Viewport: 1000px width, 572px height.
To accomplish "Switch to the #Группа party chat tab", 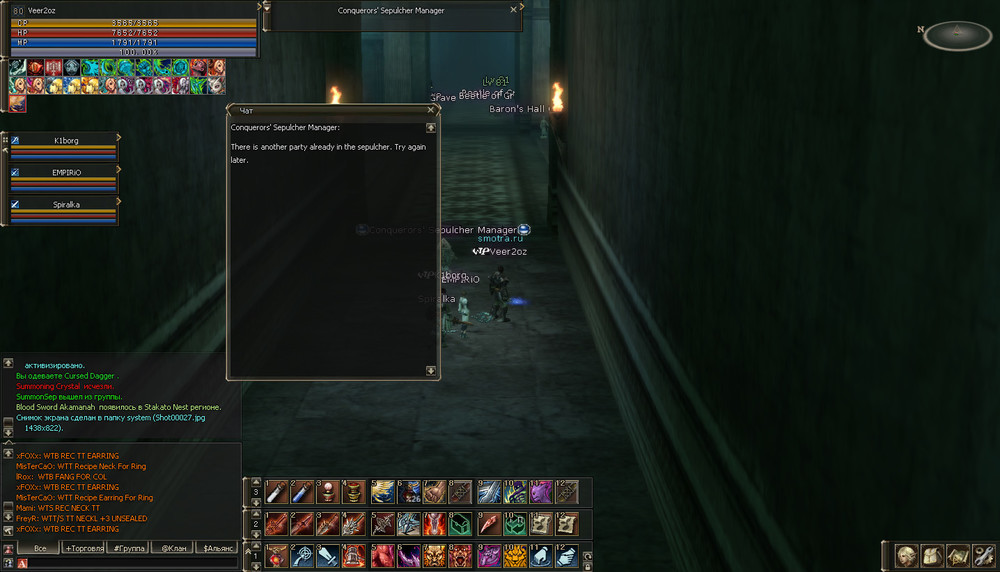I will pyautogui.click(x=128, y=548).
